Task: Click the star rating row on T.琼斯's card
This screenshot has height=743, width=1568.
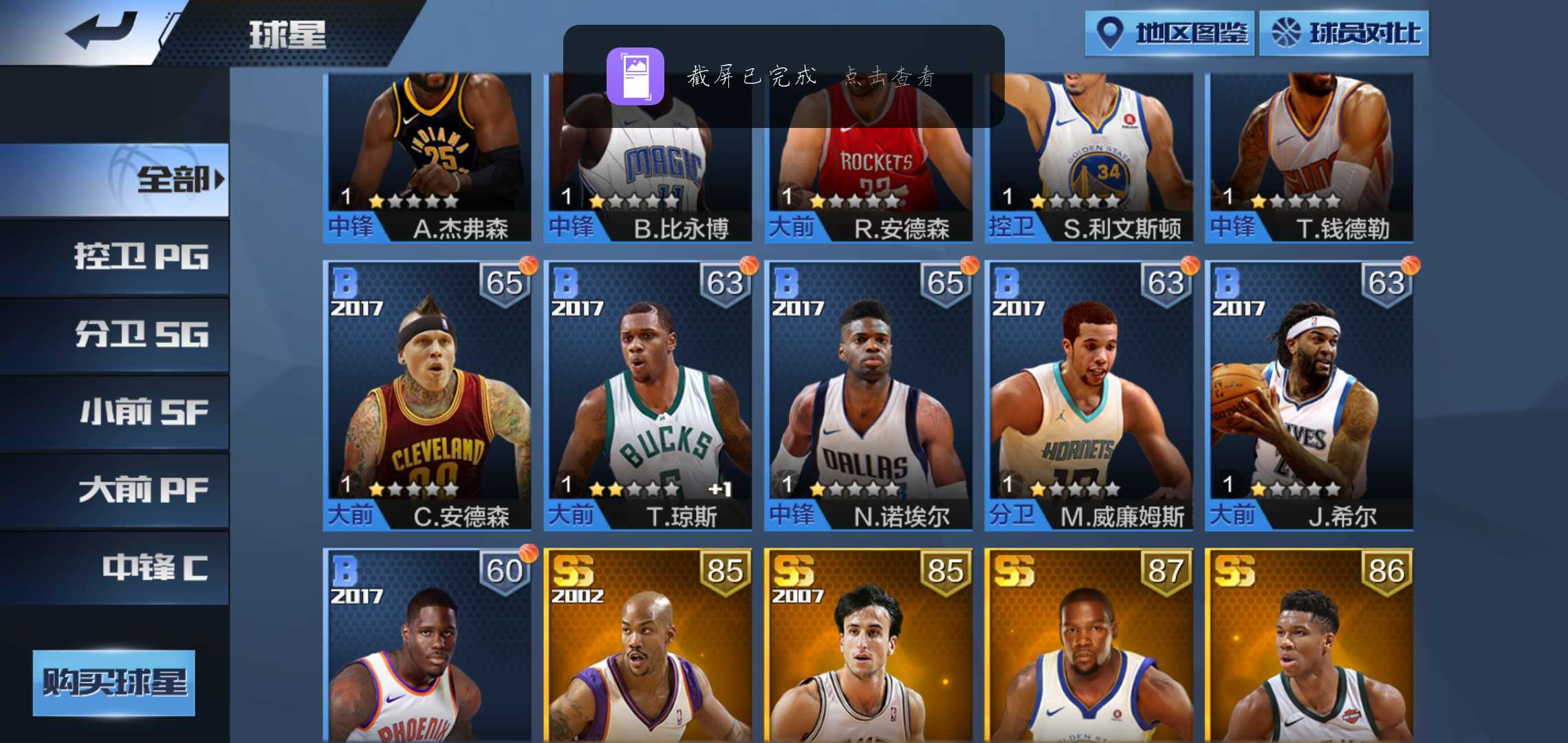Action: tap(633, 488)
